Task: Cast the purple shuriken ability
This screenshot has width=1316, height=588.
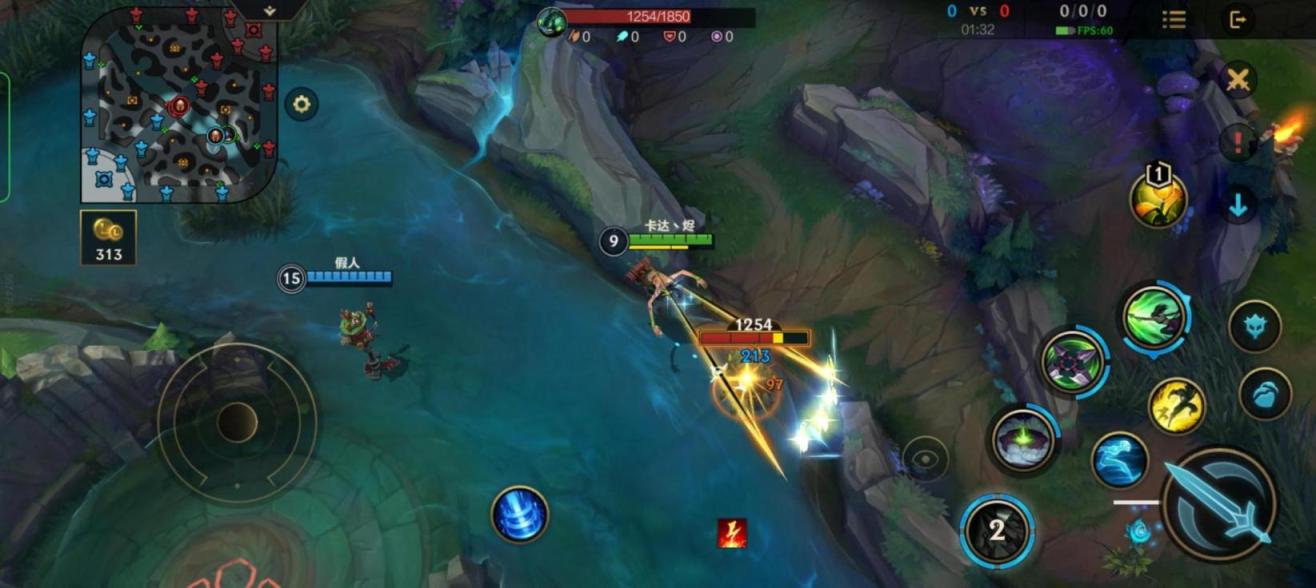Action: pos(1073,360)
